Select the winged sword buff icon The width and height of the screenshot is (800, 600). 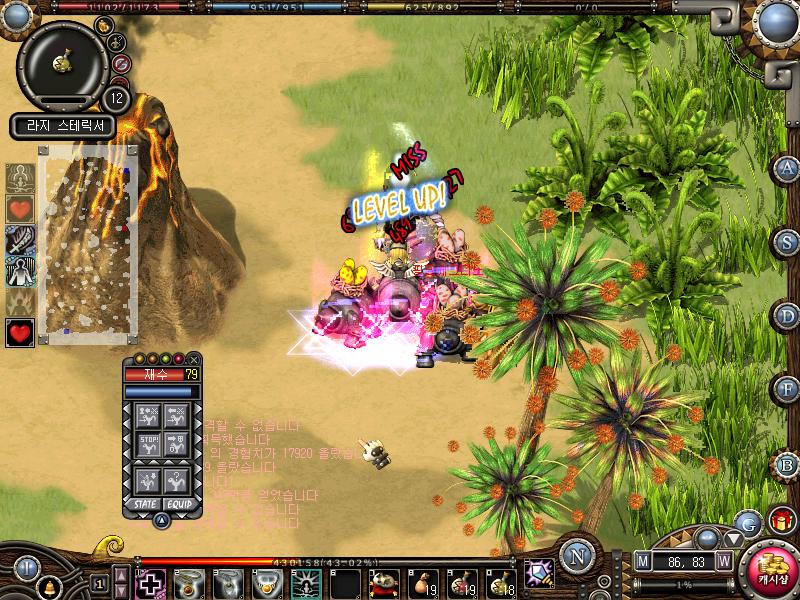[x=20, y=241]
